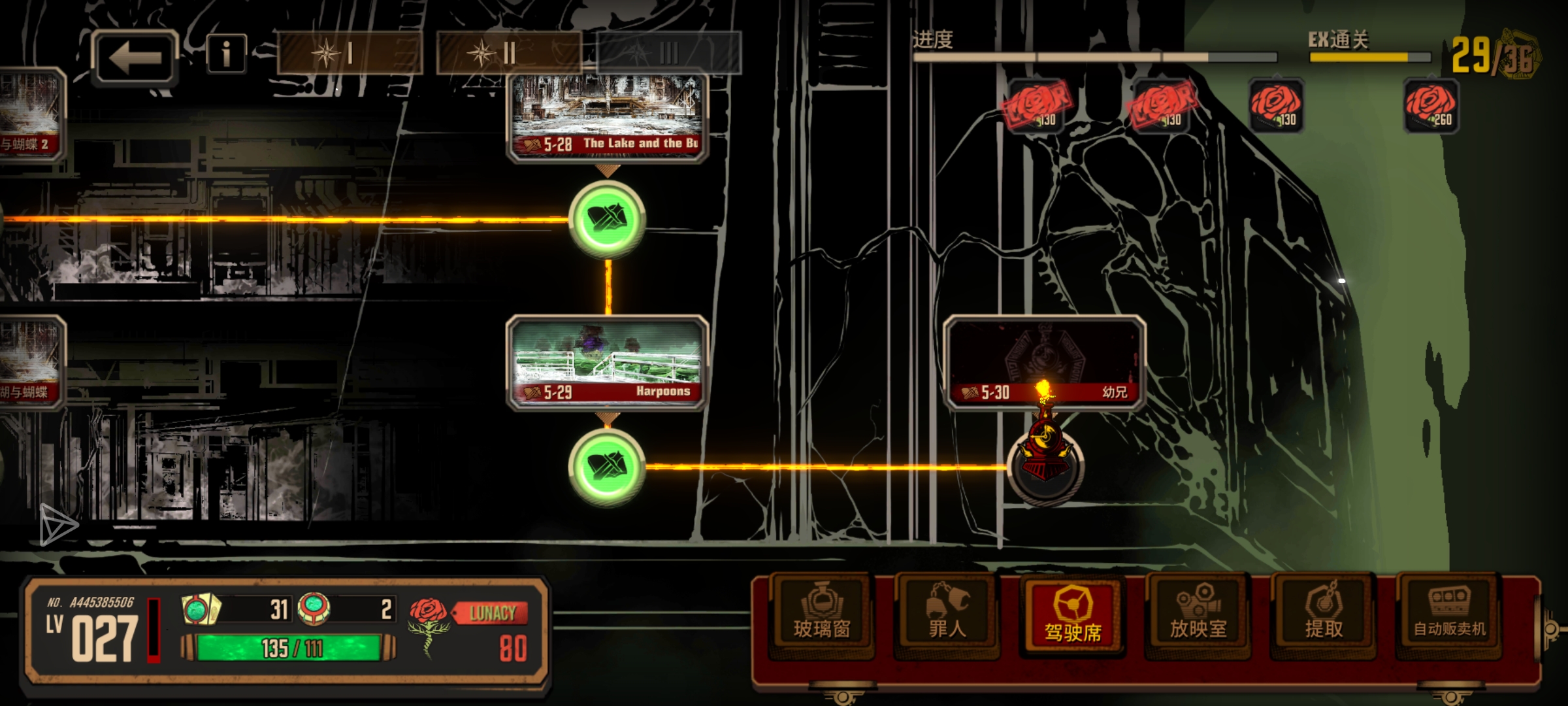This screenshot has height=706, width=1568.
Task: Switch to chapter part III tab
Action: (x=668, y=53)
